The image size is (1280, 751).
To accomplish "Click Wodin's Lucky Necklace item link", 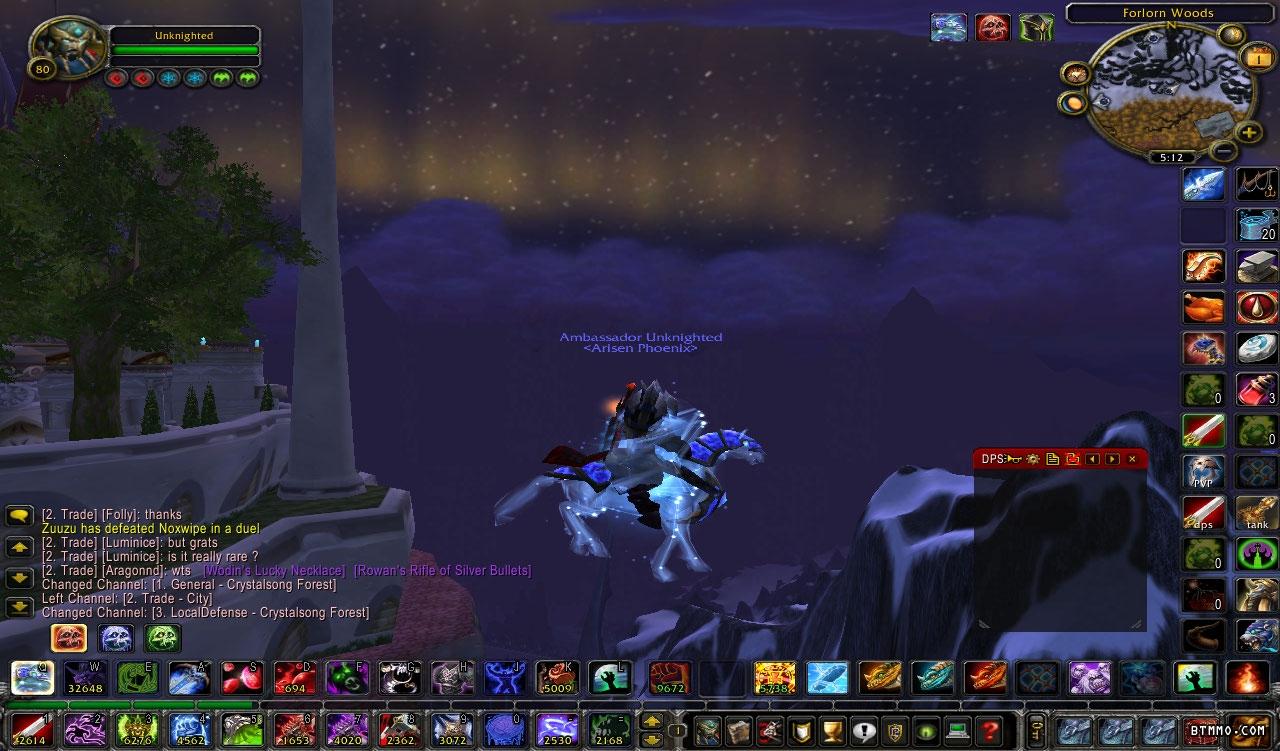I will (273, 570).
